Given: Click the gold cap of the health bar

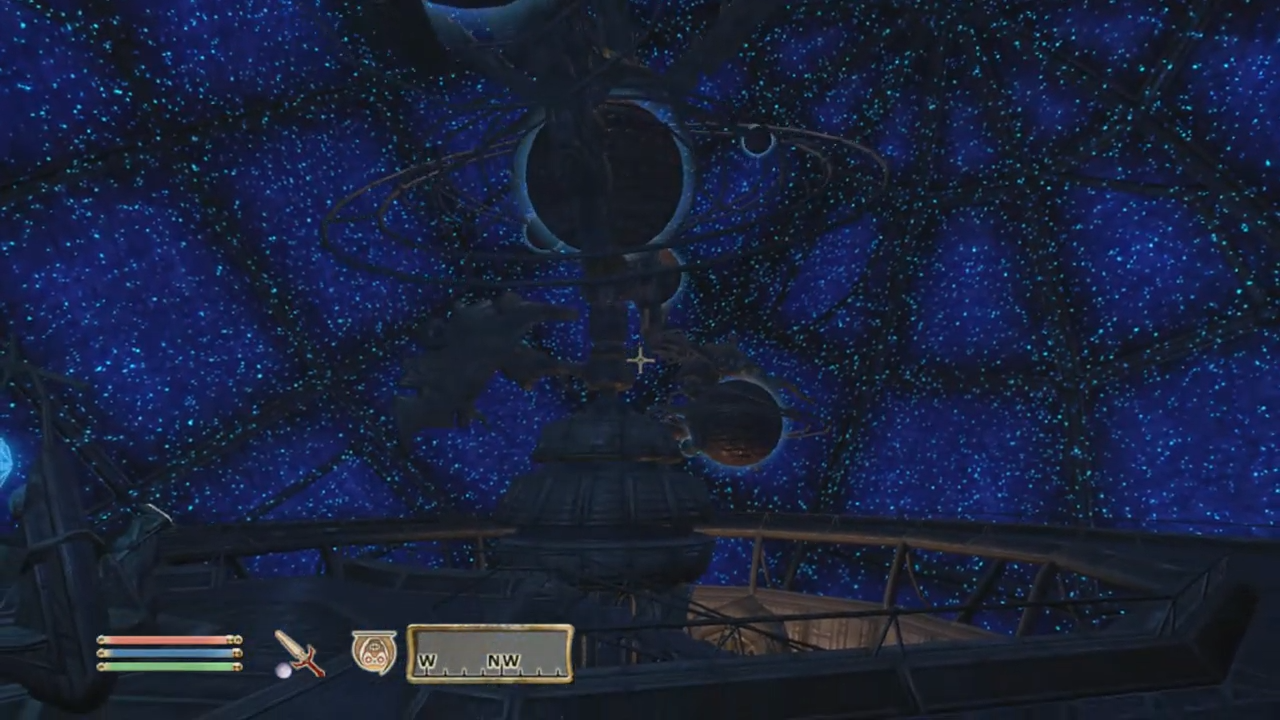Looking at the screenshot, I should click(237, 641).
